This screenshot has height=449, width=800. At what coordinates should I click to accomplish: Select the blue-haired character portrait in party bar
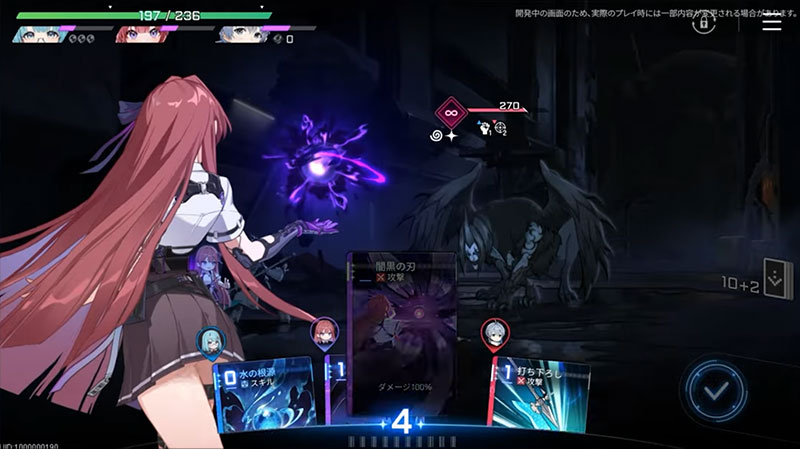(237, 35)
